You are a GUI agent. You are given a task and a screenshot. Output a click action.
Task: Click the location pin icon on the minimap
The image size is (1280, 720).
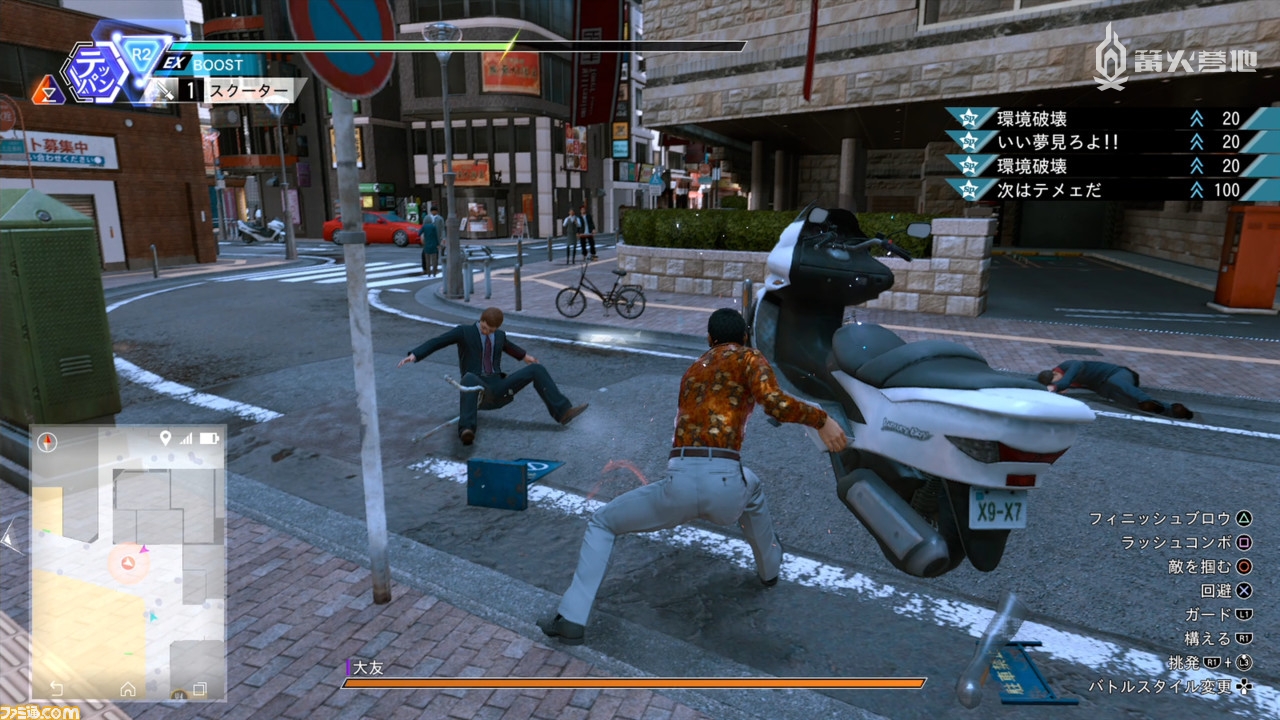165,438
